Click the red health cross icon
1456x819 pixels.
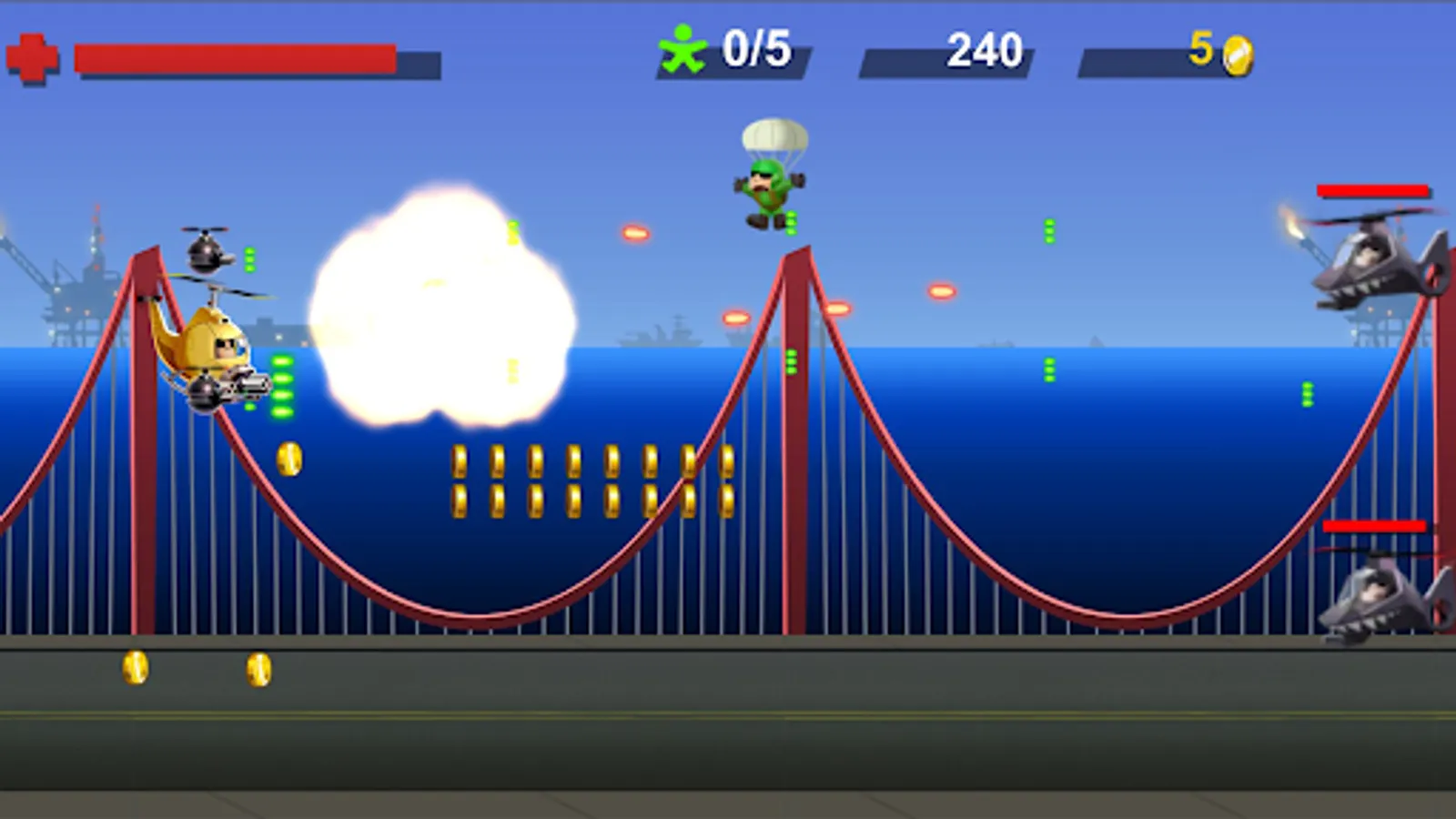click(34, 55)
